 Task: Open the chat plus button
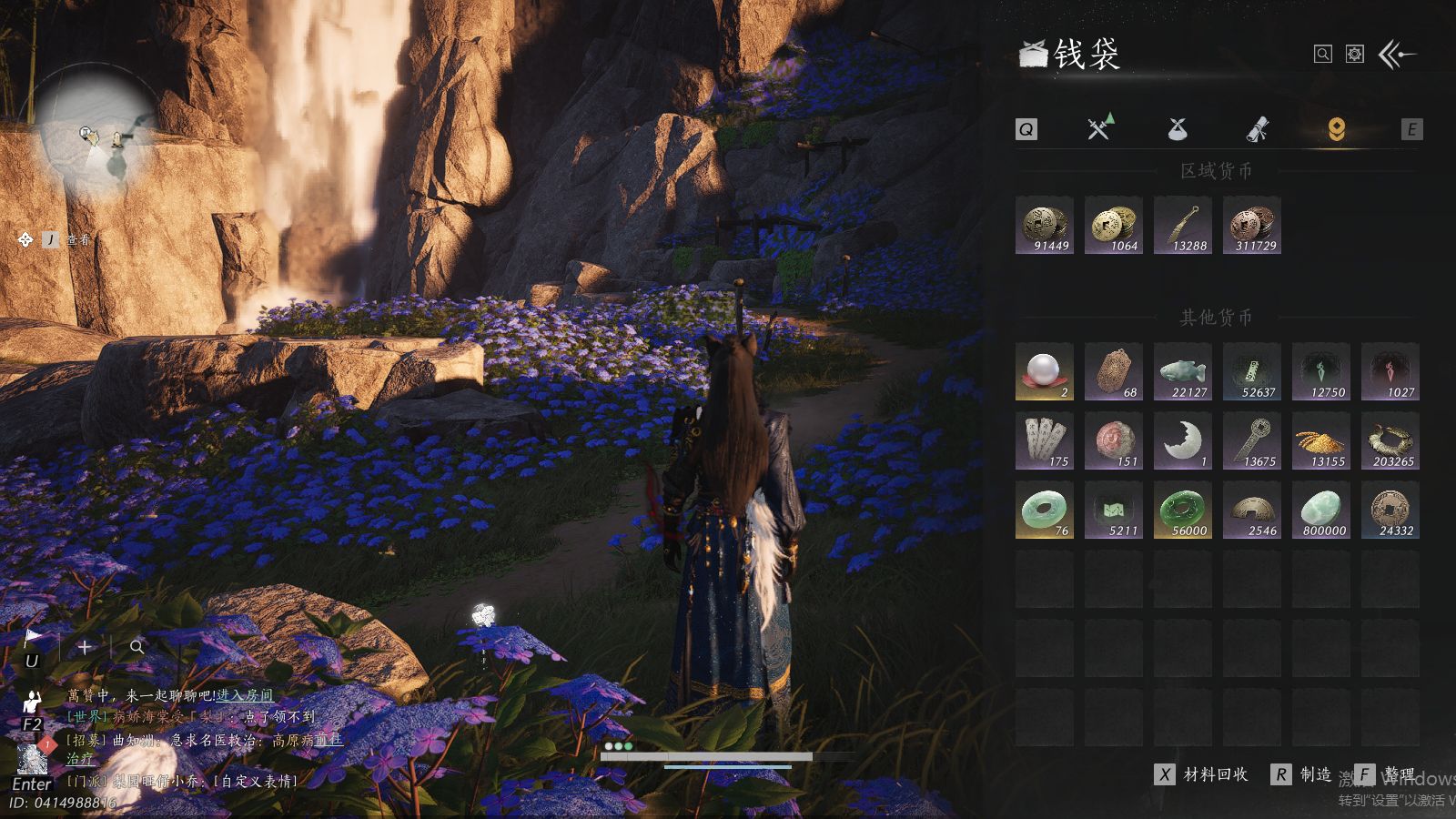tap(85, 647)
